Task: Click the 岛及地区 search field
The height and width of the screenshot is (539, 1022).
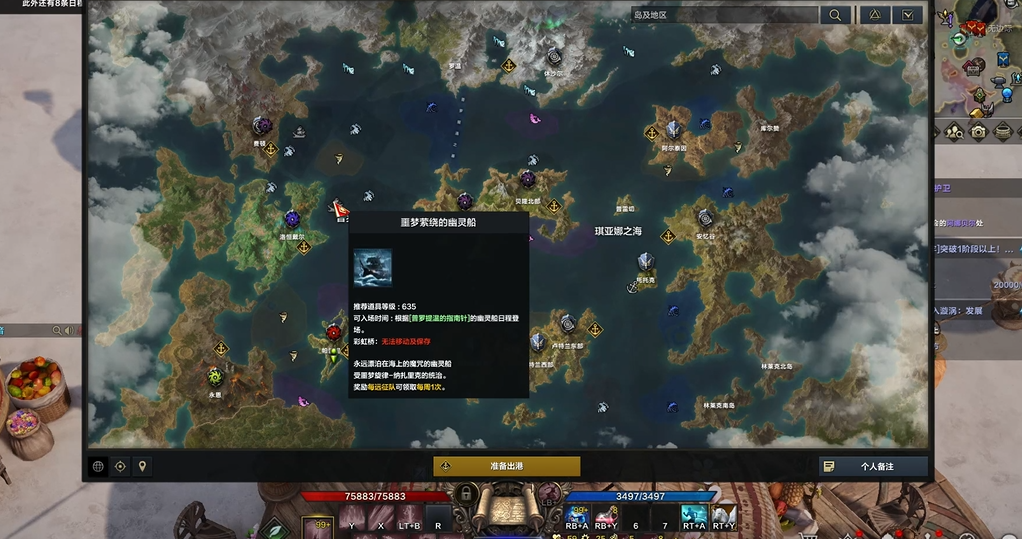Action: pos(724,15)
